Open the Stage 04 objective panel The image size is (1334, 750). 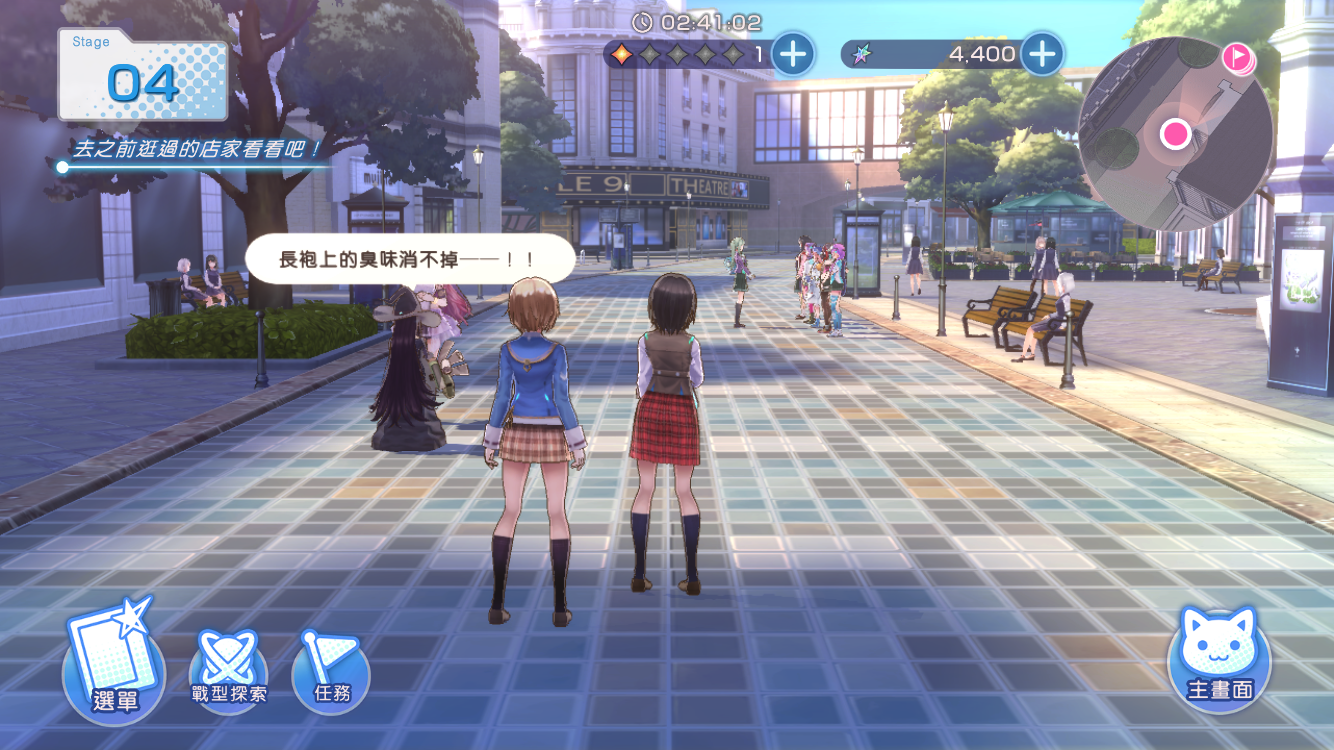[143, 76]
